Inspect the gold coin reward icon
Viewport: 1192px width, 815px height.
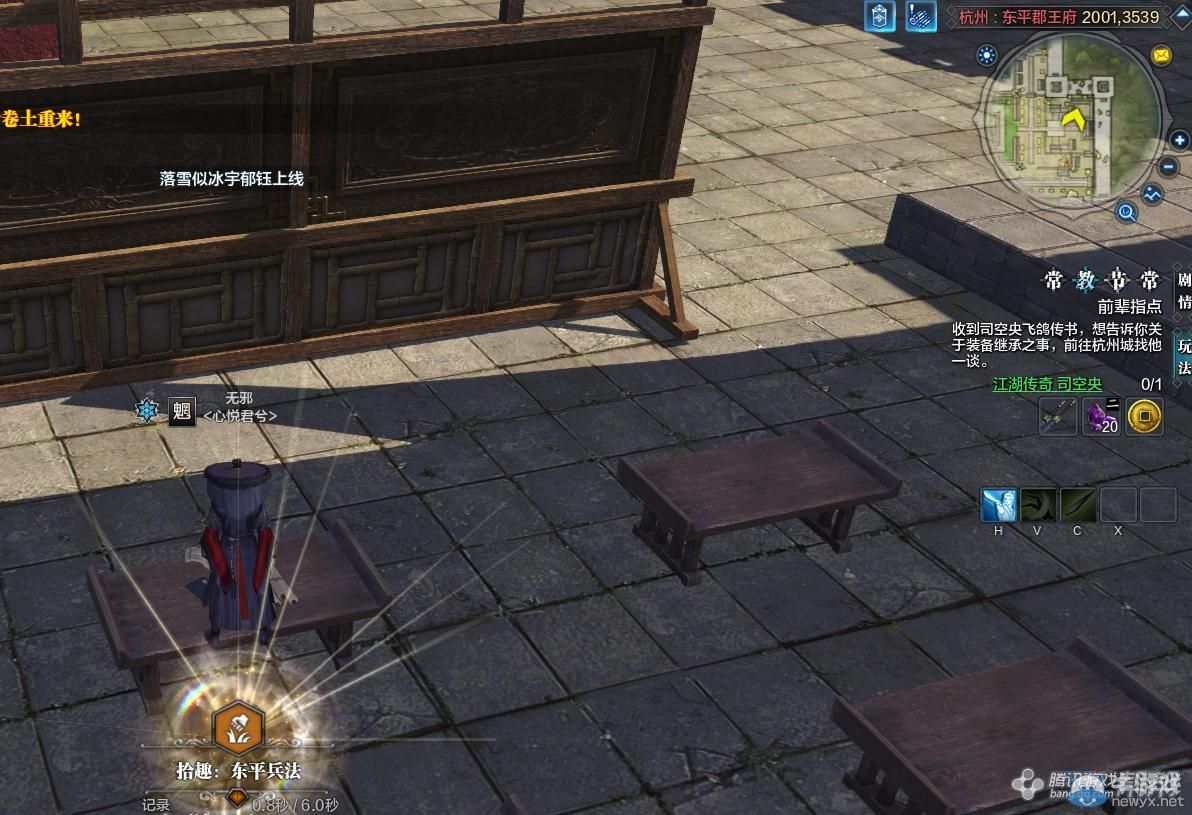1144,415
